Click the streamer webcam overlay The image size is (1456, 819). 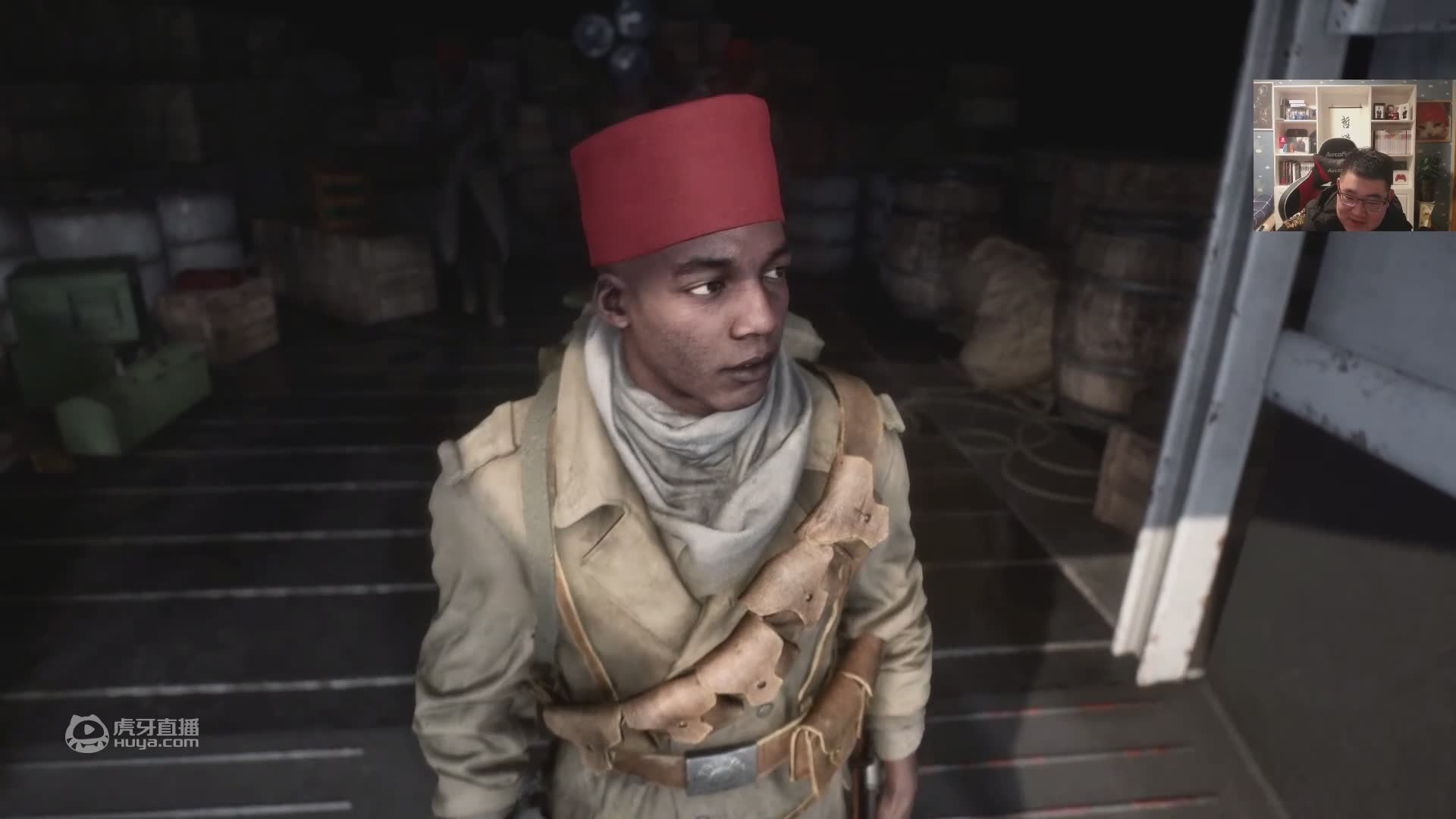pos(1354,155)
